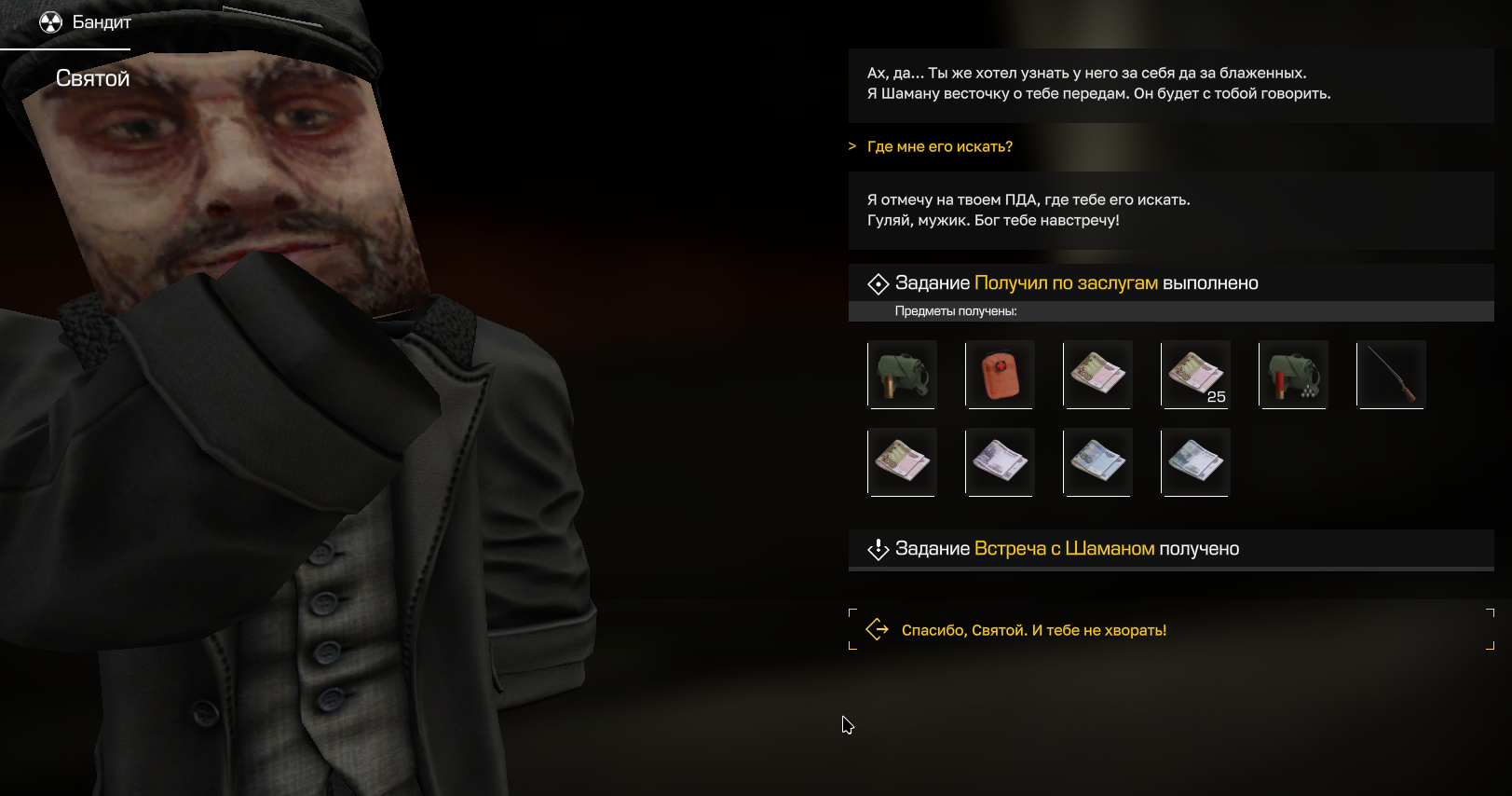Select the blue banknote stack
Screen dimensions: 1512x796
point(1097,462)
